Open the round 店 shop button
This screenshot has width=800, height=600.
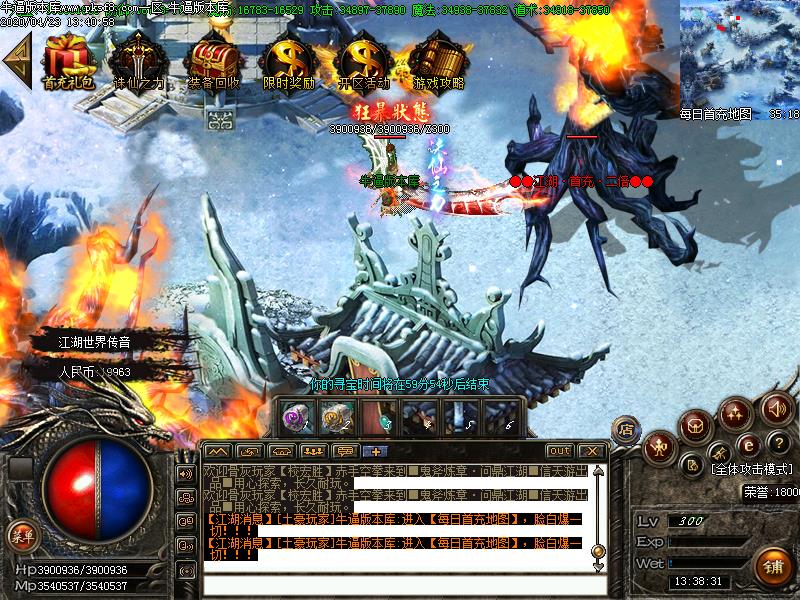[625, 427]
